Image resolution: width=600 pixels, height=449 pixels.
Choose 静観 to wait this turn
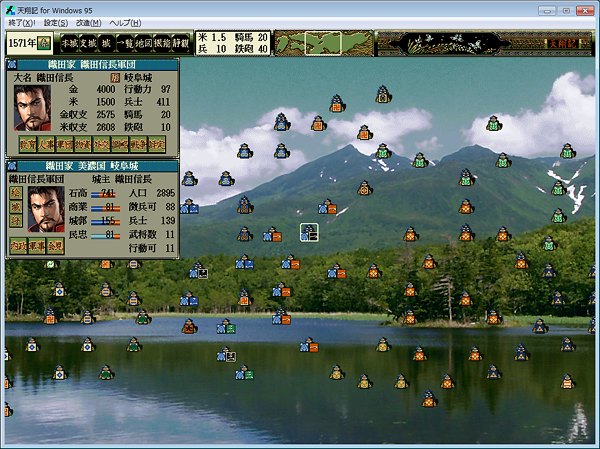[181, 43]
